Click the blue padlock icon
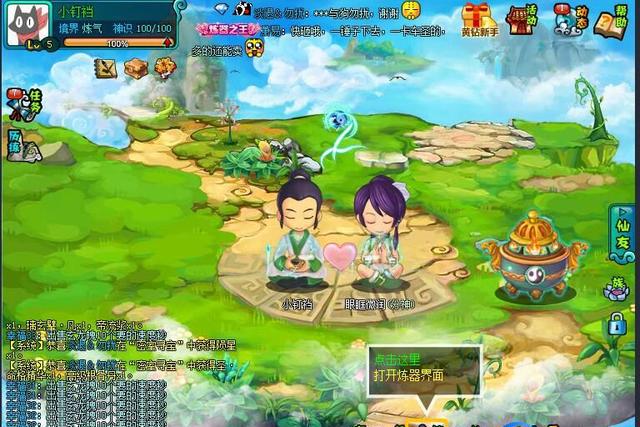 [x=618, y=323]
